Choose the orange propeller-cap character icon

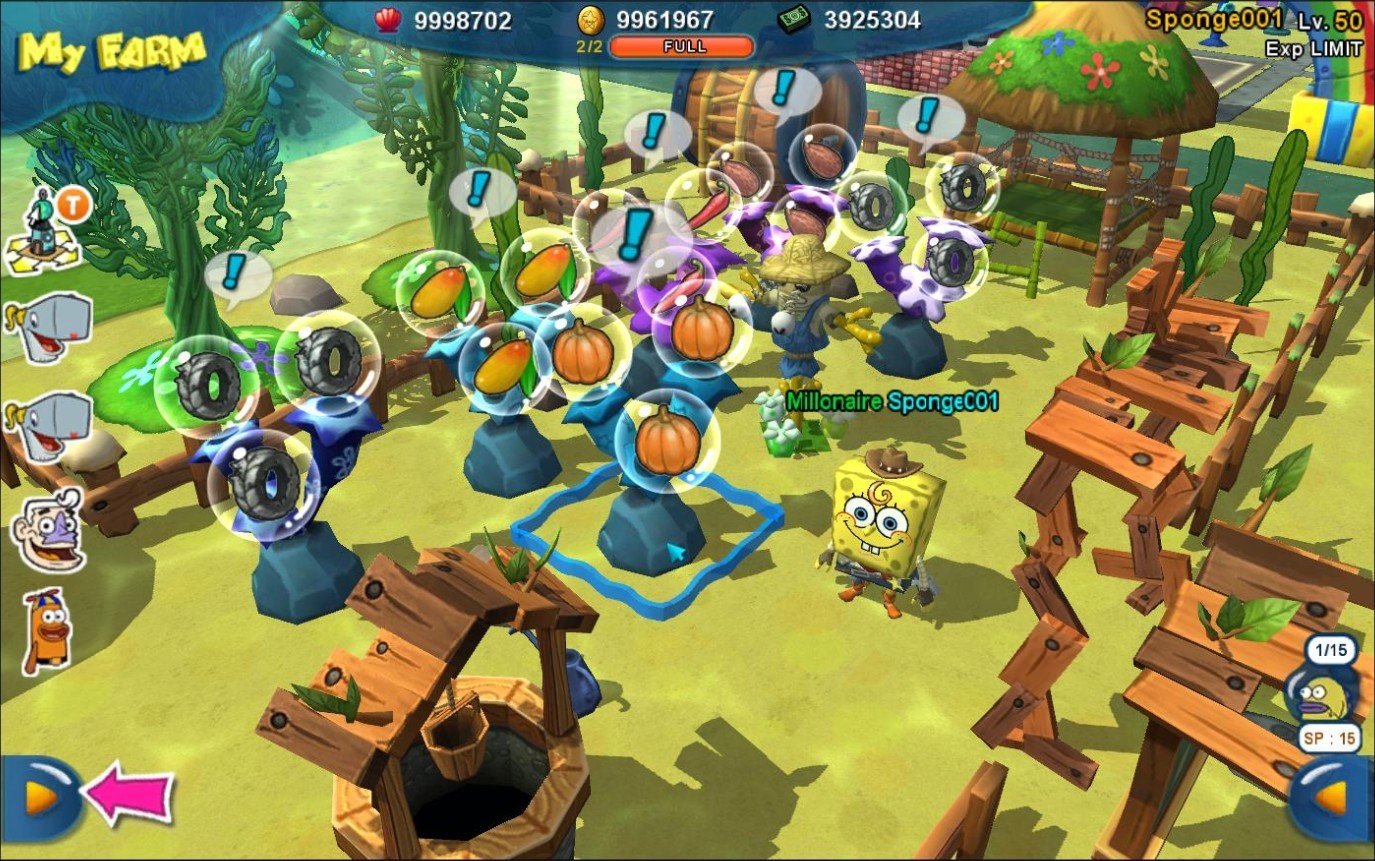click(x=46, y=630)
